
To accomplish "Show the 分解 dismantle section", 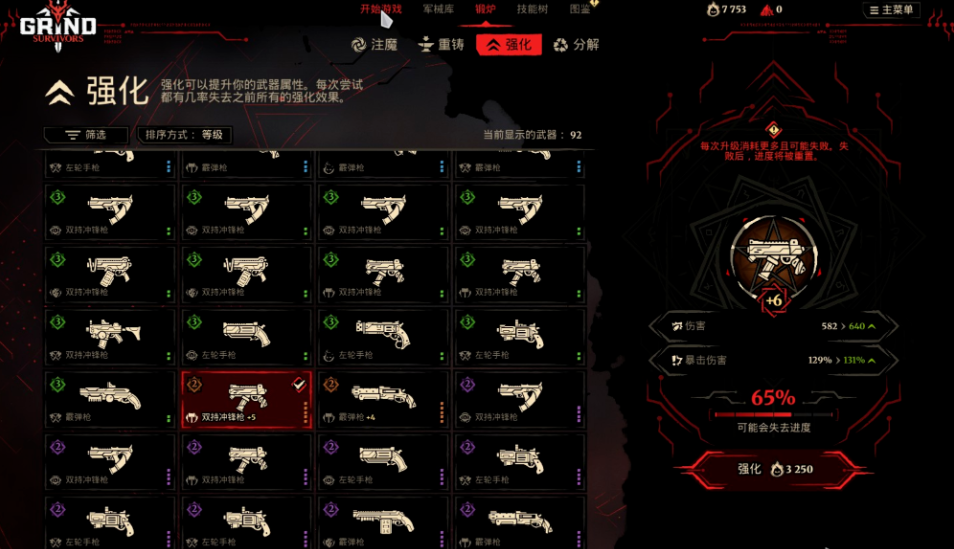I will click(x=576, y=45).
